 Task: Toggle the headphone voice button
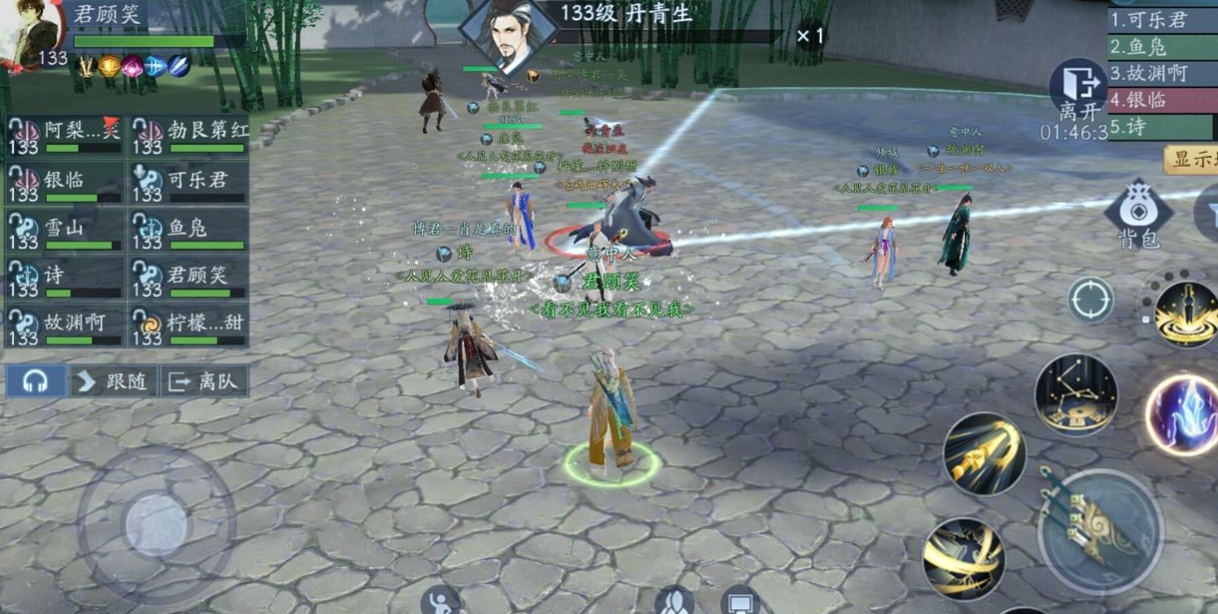coord(36,381)
